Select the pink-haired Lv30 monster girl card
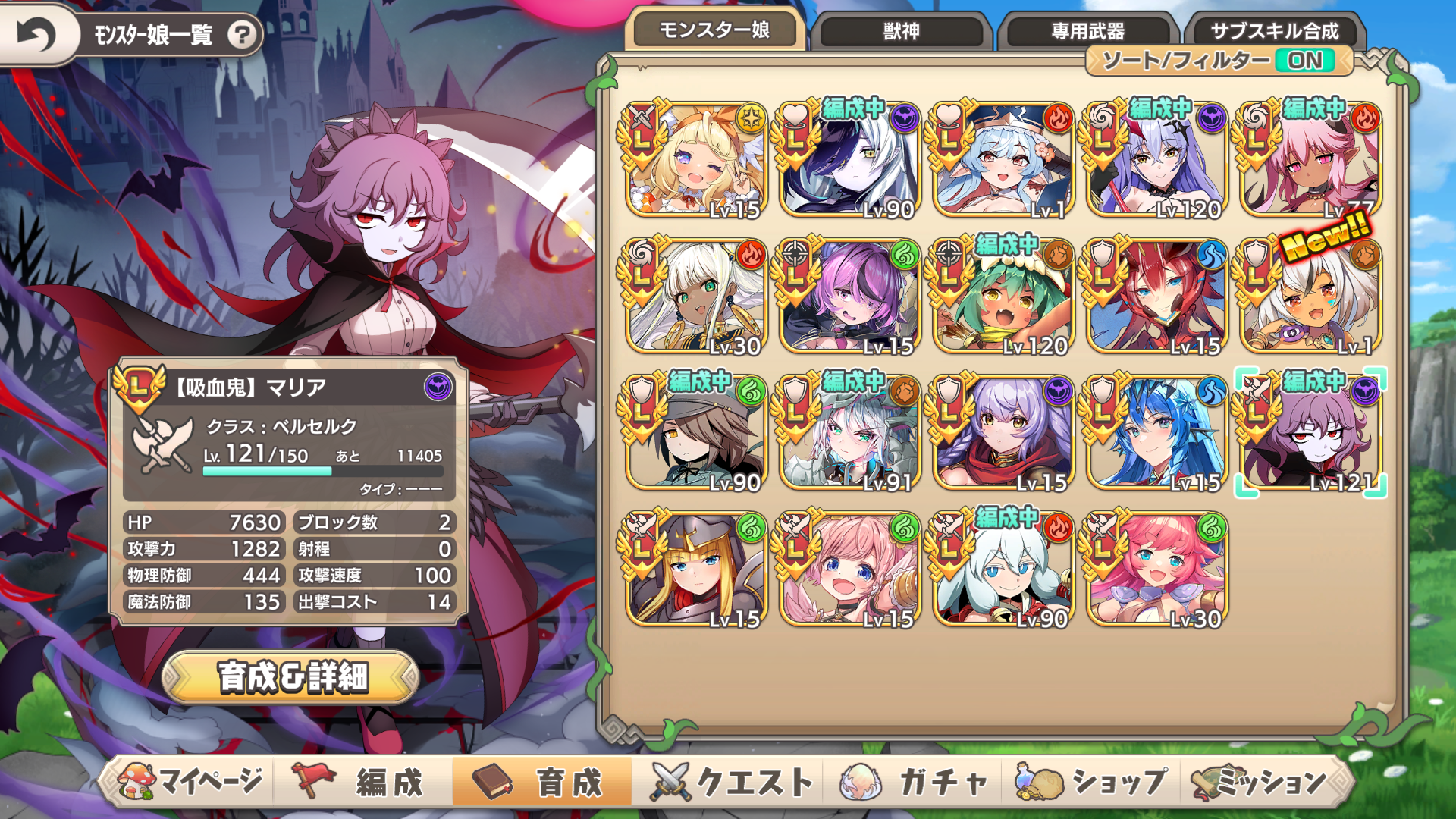Screen dimensions: 1456x819 (x=1156, y=570)
